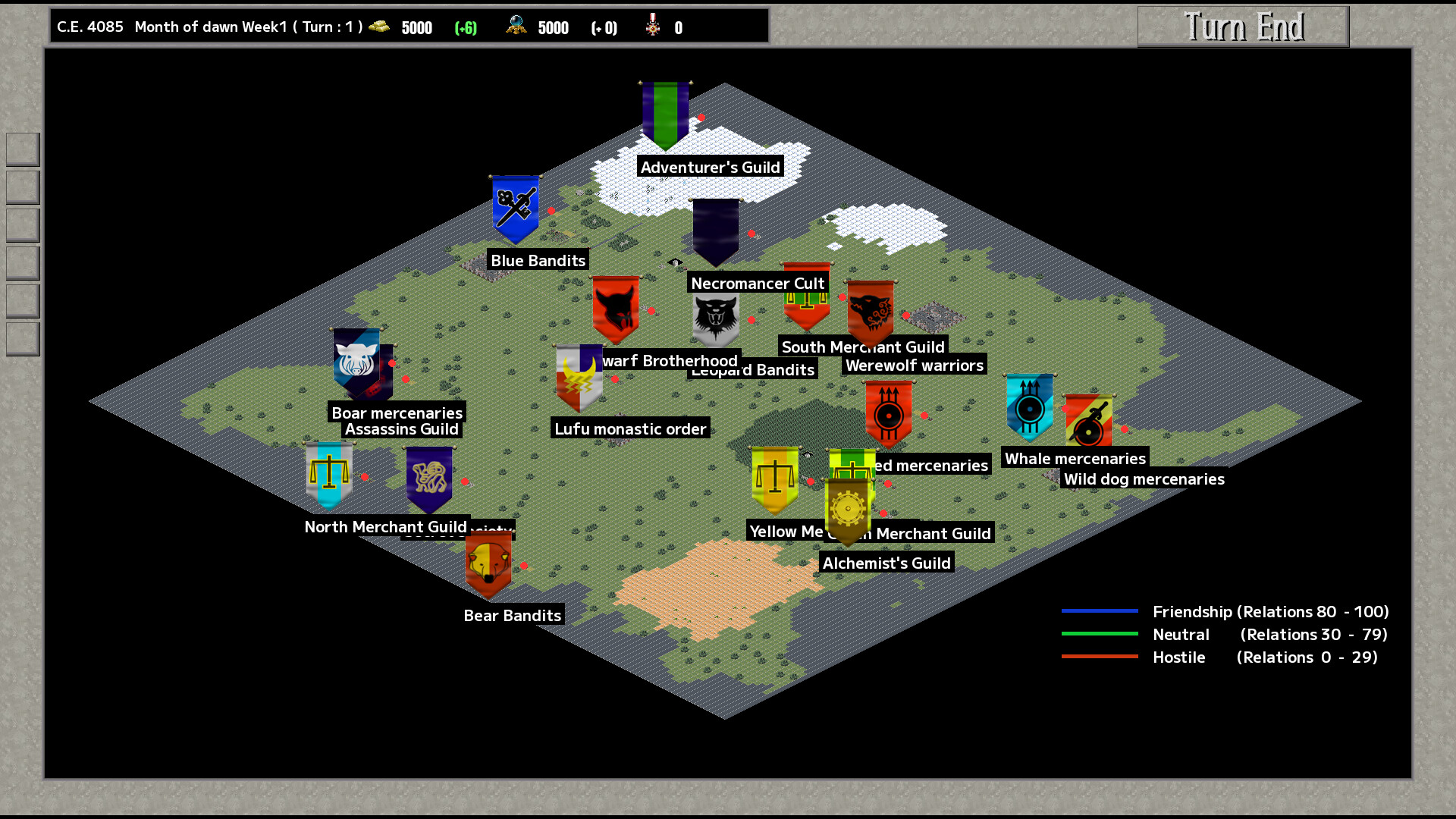
Task: Click the mana orb resource icon
Action: tap(516, 27)
